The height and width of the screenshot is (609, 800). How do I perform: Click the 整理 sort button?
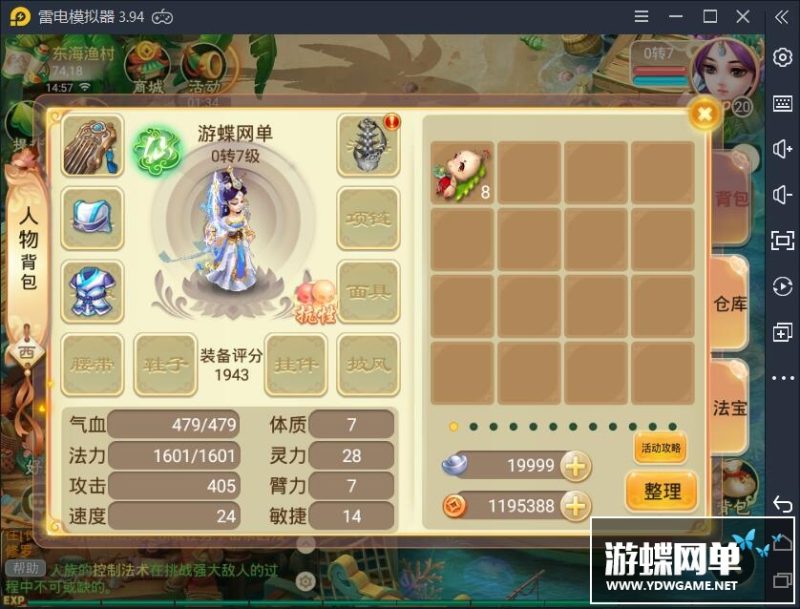661,491
